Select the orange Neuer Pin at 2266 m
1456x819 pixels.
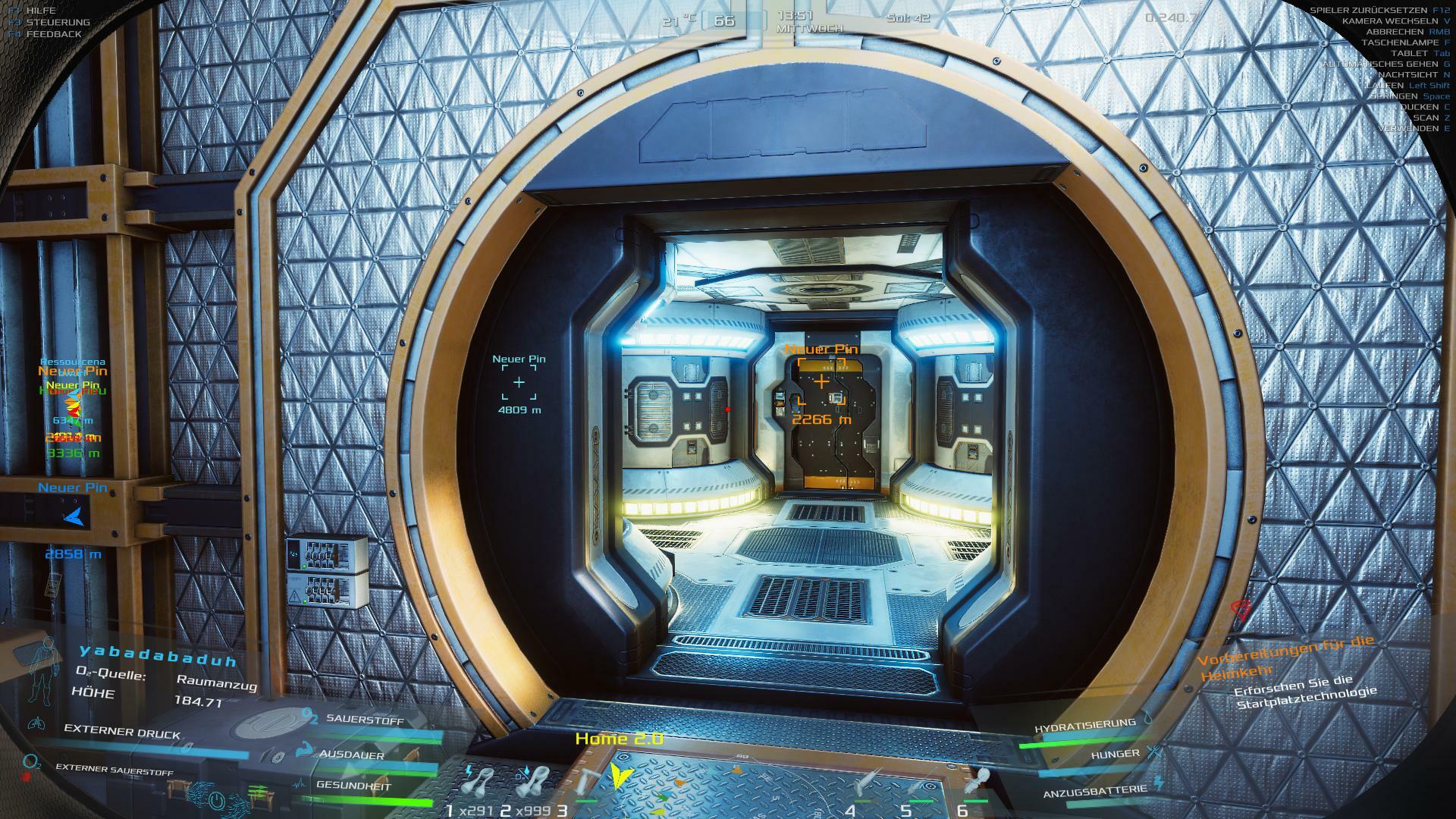click(x=821, y=381)
